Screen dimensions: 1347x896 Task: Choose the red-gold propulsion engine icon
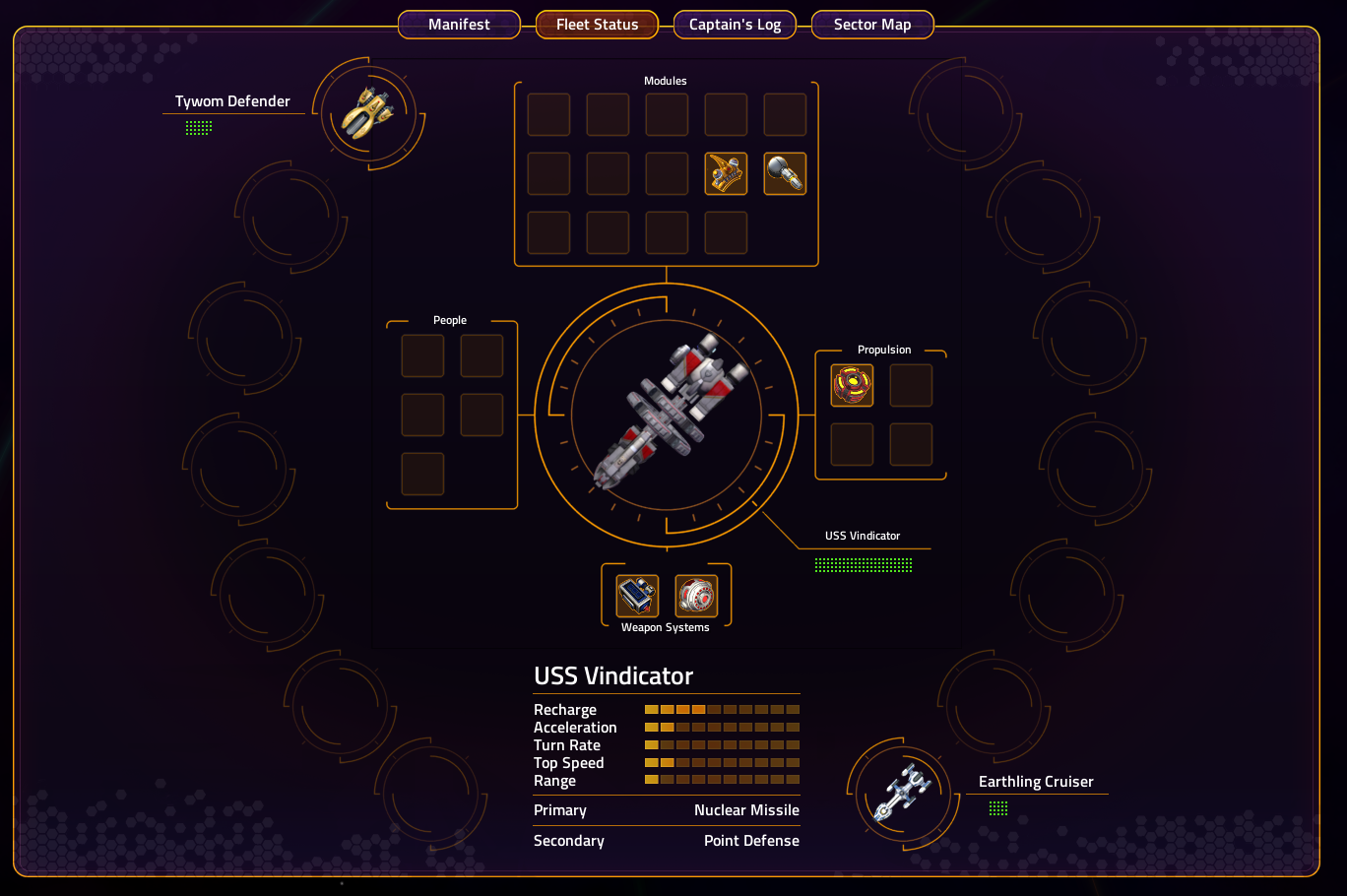coord(852,385)
